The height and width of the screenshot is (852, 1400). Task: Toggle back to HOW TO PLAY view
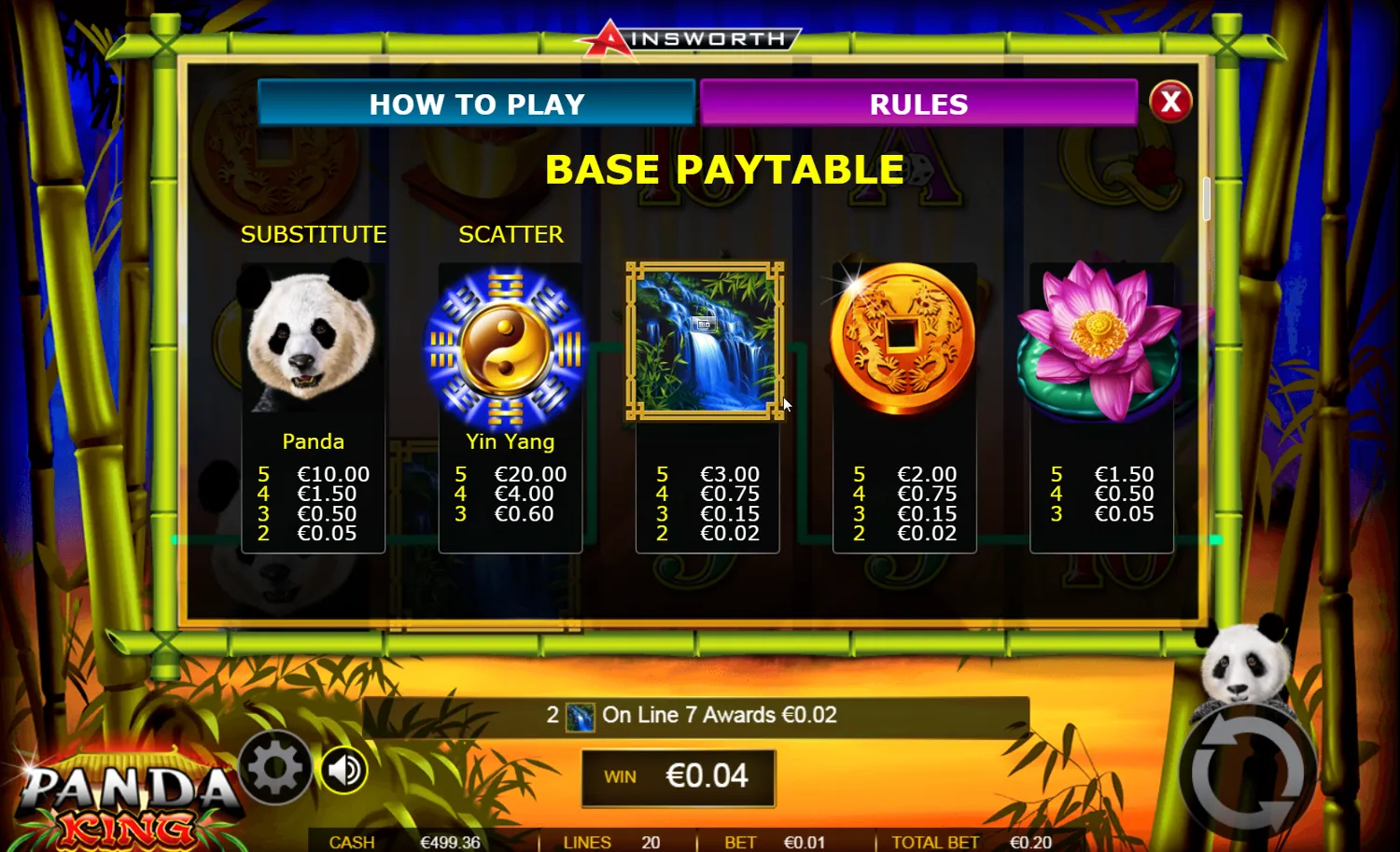pyautogui.click(x=478, y=104)
